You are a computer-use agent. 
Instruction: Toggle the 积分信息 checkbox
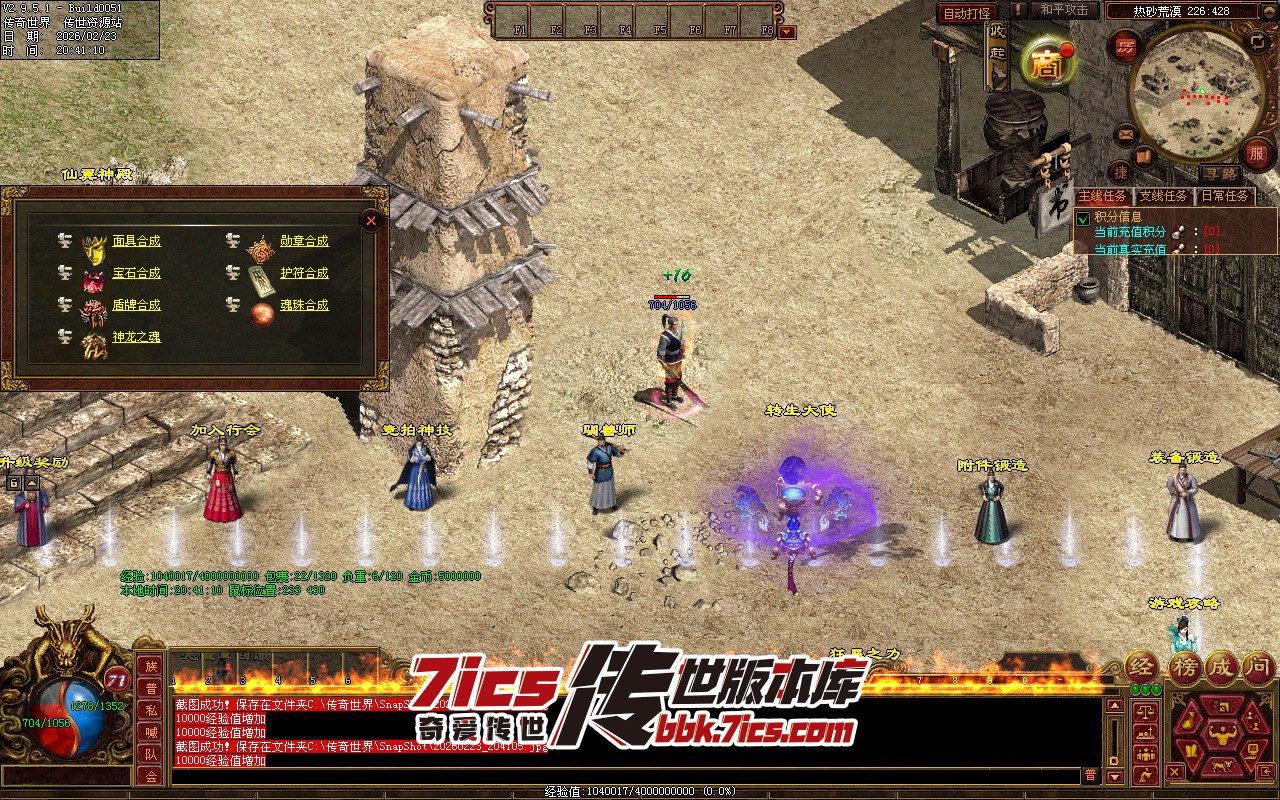pos(1082,218)
